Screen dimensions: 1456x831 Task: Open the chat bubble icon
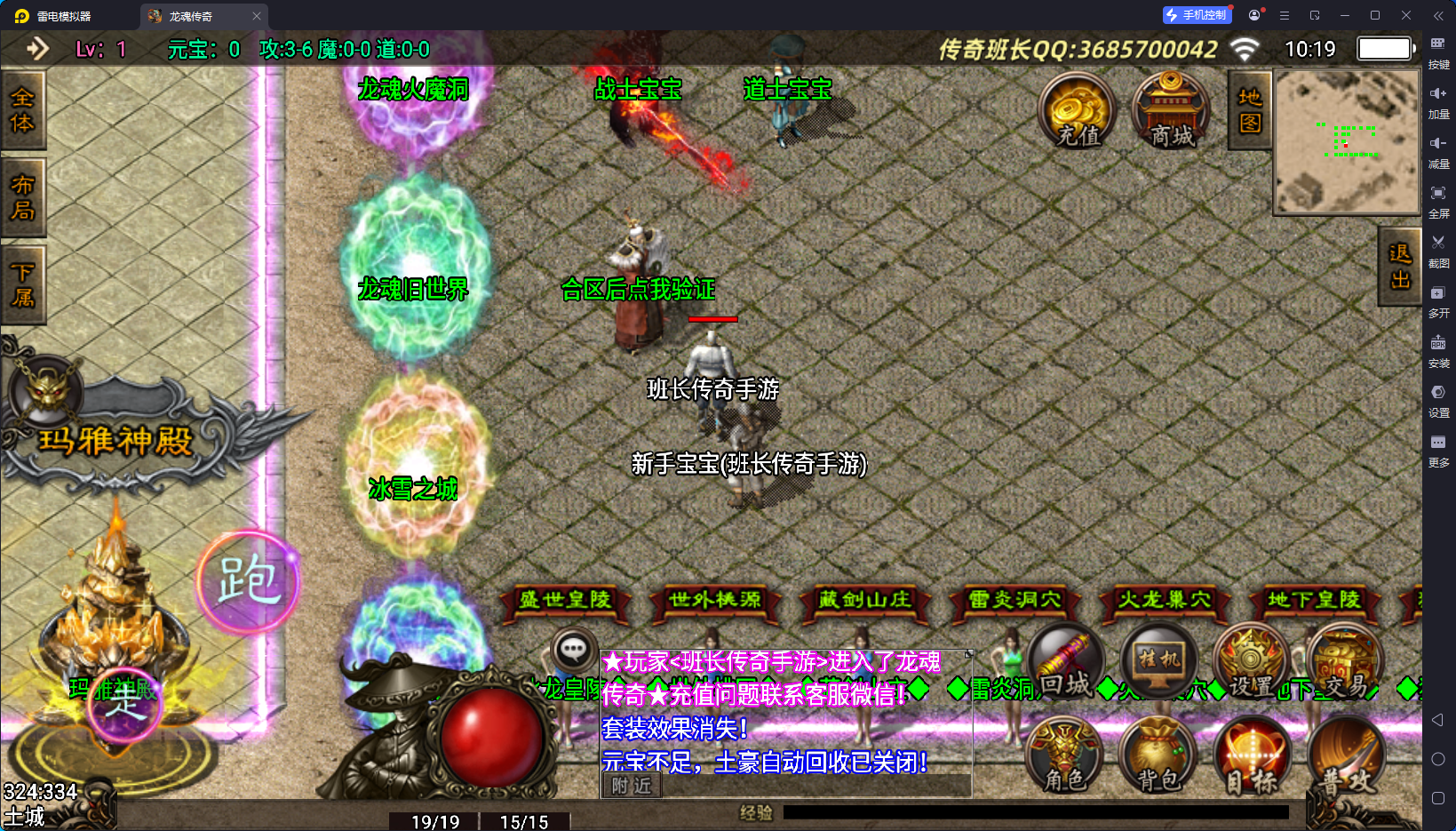[573, 650]
